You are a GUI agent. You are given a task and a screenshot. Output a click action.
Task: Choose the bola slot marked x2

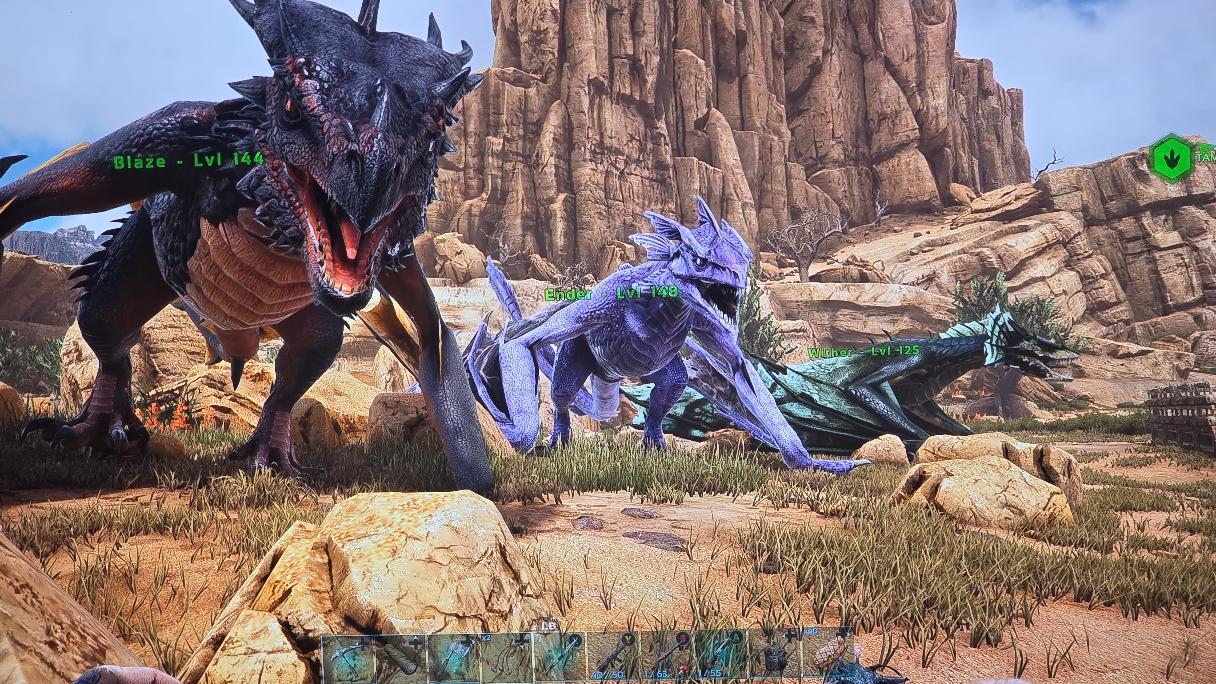tap(506, 657)
